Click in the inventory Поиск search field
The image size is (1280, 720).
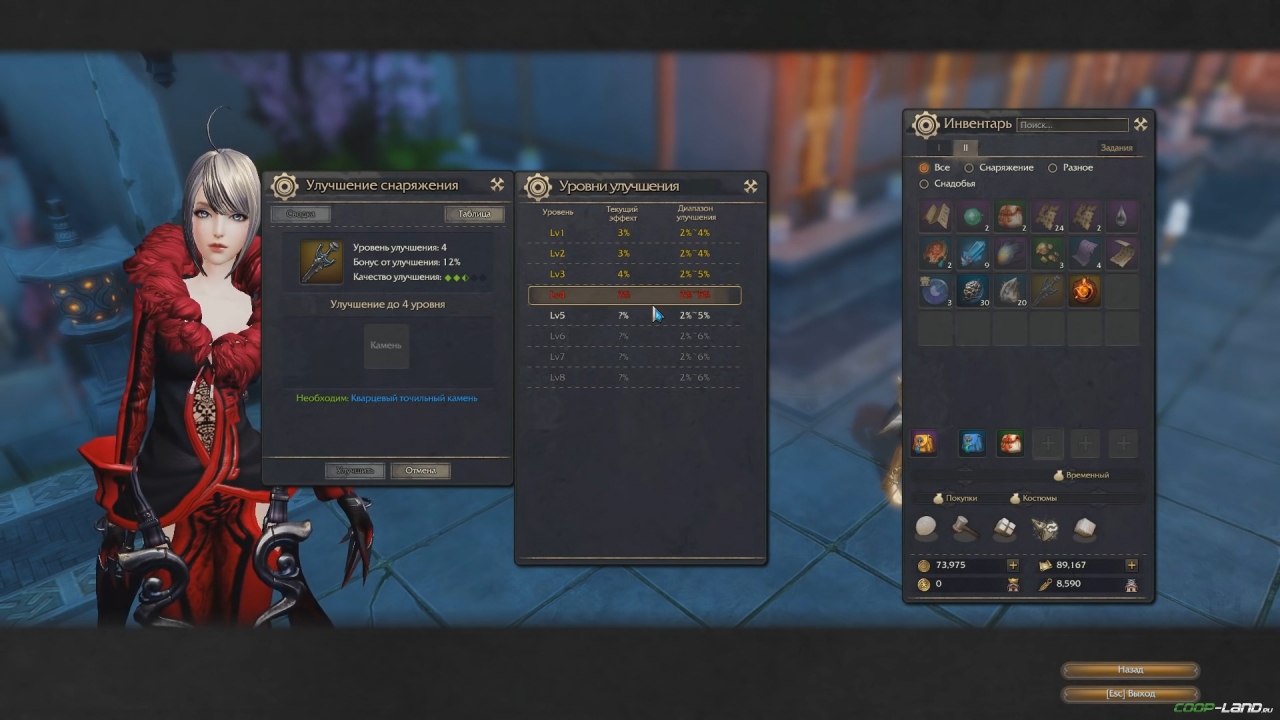(1071, 125)
